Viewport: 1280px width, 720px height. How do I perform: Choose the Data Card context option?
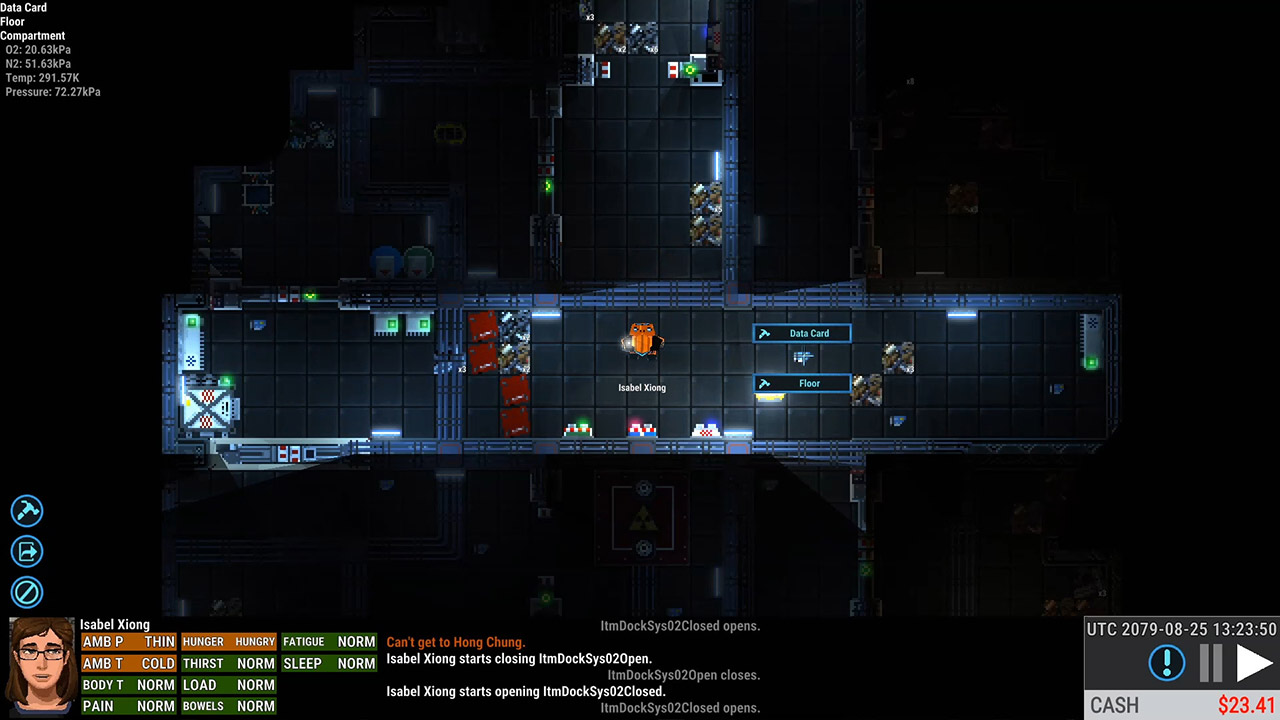(802, 333)
